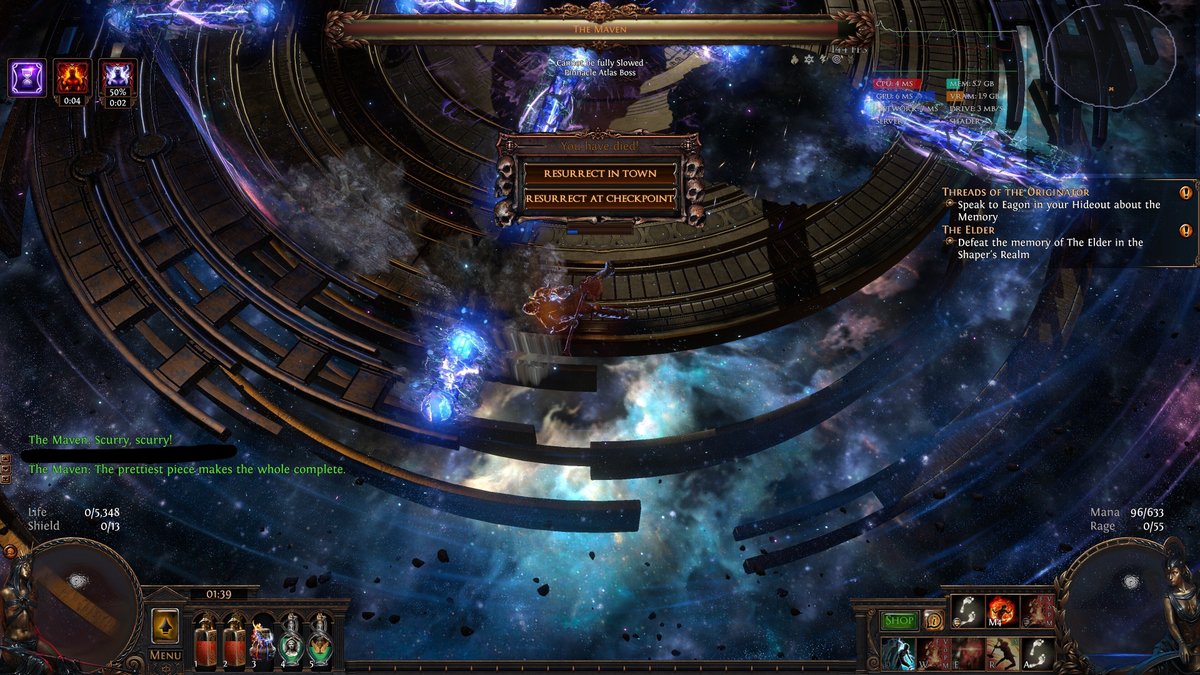The height and width of the screenshot is (675, 1200).
Task: Select the blue lightning figure skill
Action: (899, 653)
